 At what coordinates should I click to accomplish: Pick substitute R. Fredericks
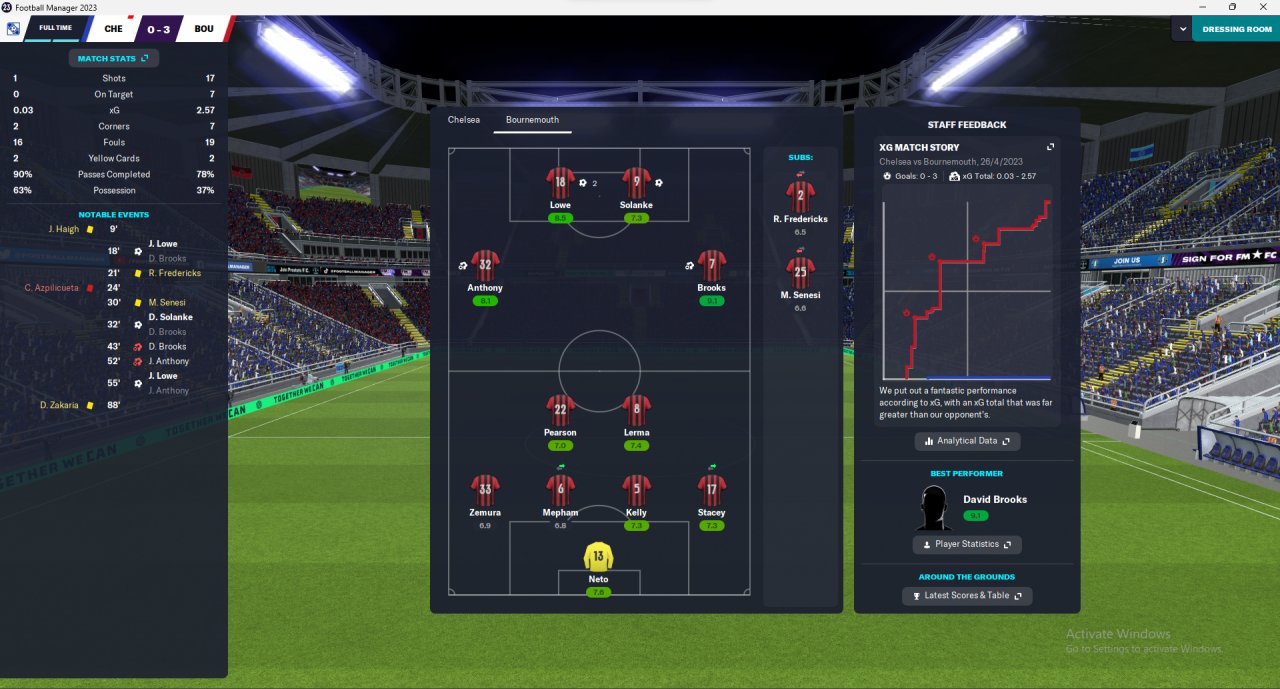tap(800, 195)
